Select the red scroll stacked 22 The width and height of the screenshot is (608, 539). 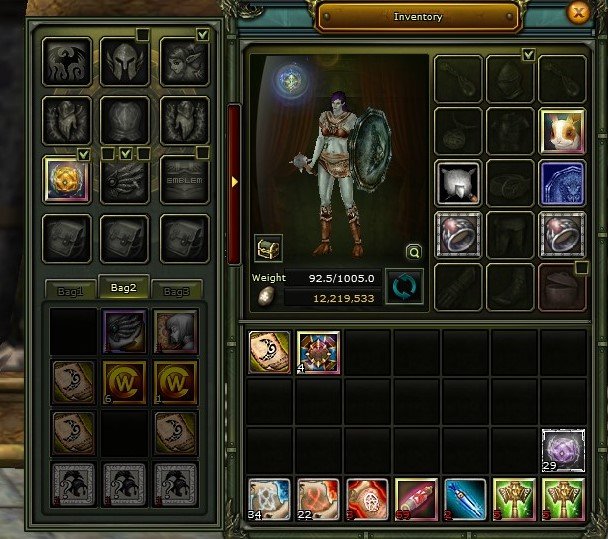click(318, 499)
